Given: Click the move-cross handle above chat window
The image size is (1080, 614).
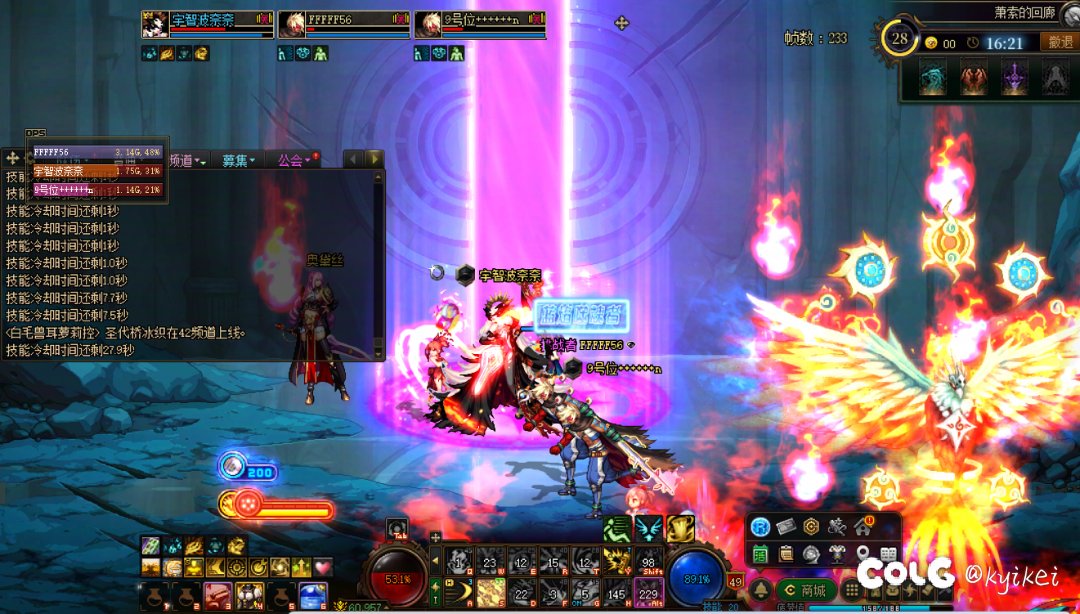Looking at the screenshot, I should point(14,159).
